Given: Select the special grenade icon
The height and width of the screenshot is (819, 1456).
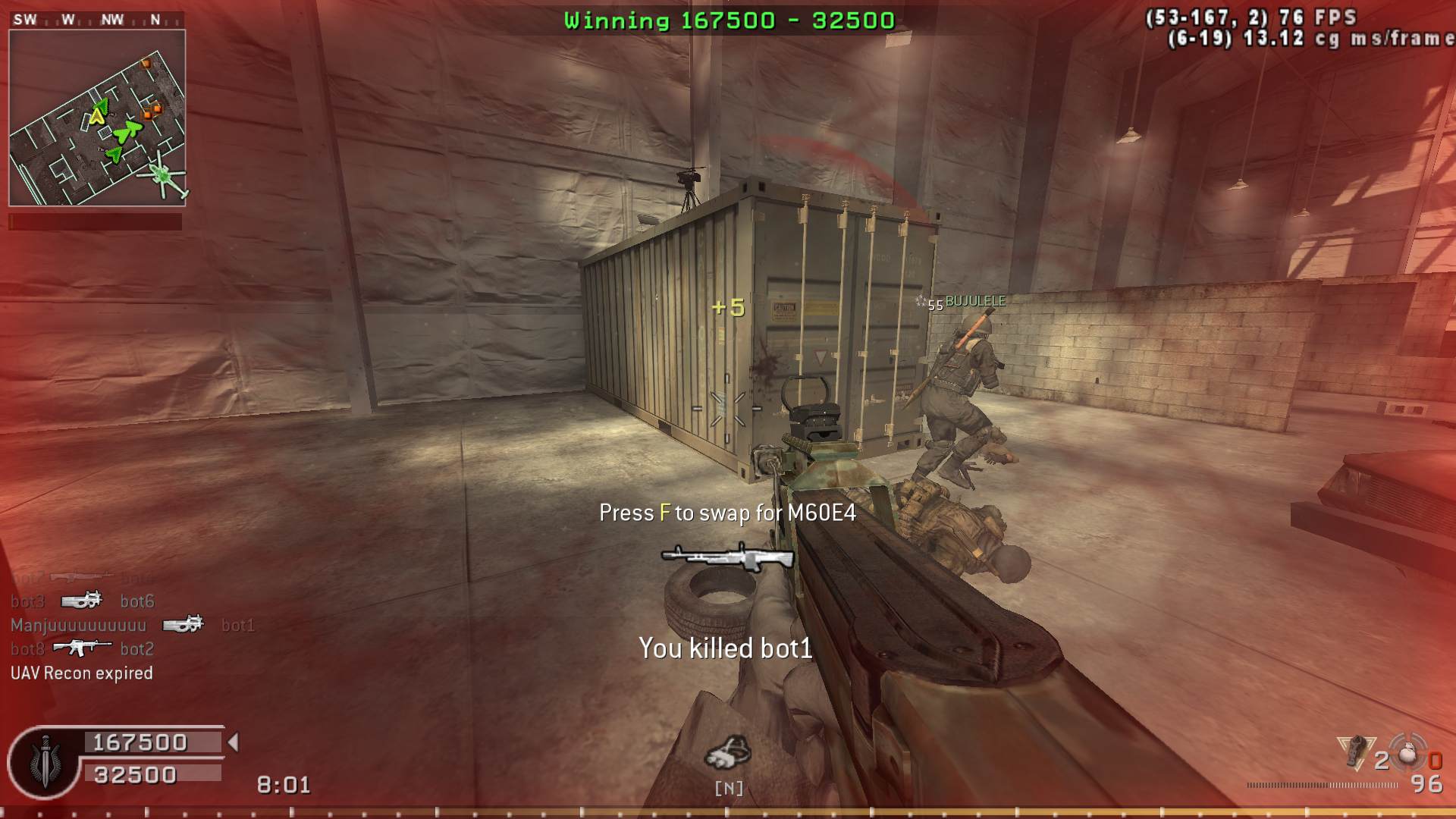Looking at the screenshot, I should (x=1356, y=752).
